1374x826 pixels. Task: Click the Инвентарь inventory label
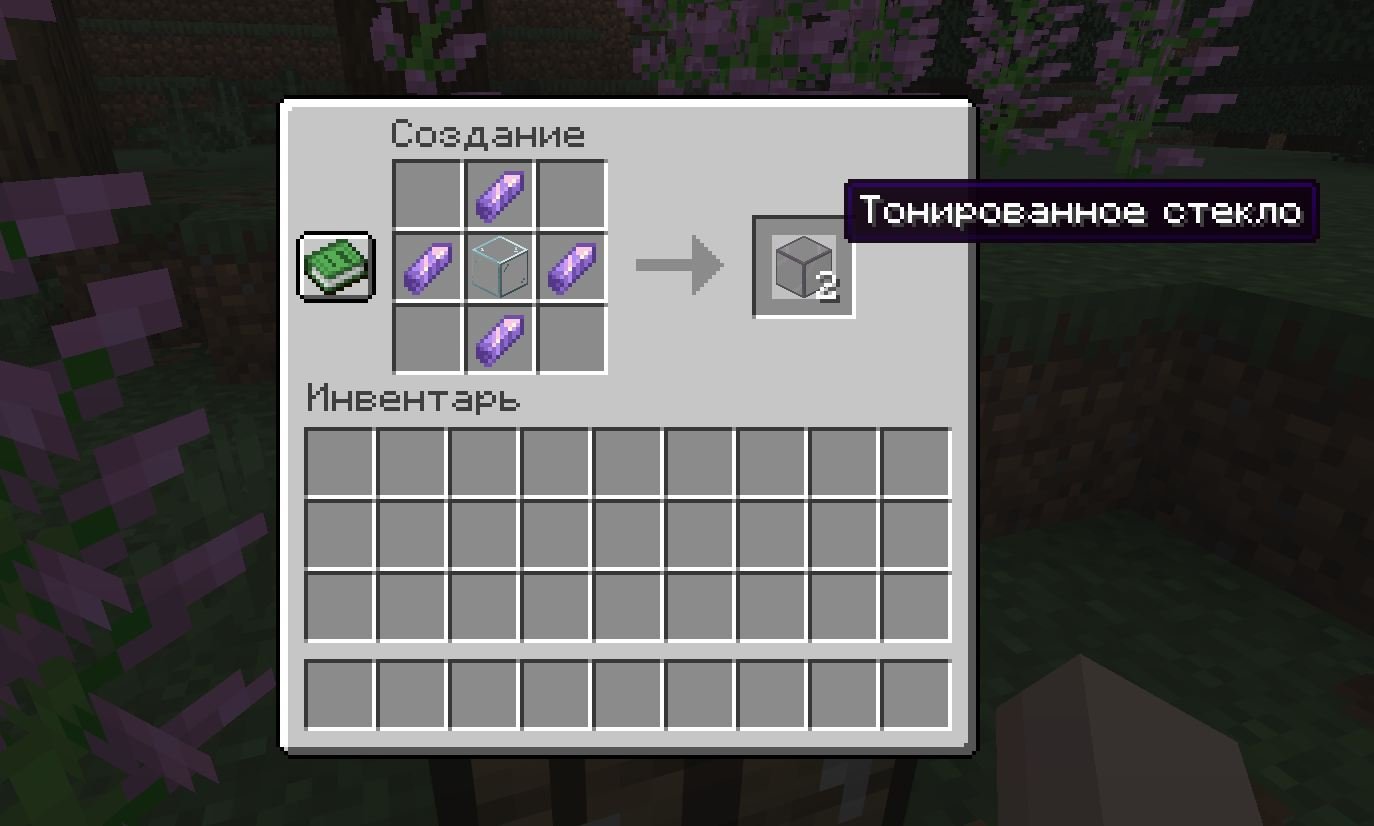pyautogui.click(x=412, y=399)
